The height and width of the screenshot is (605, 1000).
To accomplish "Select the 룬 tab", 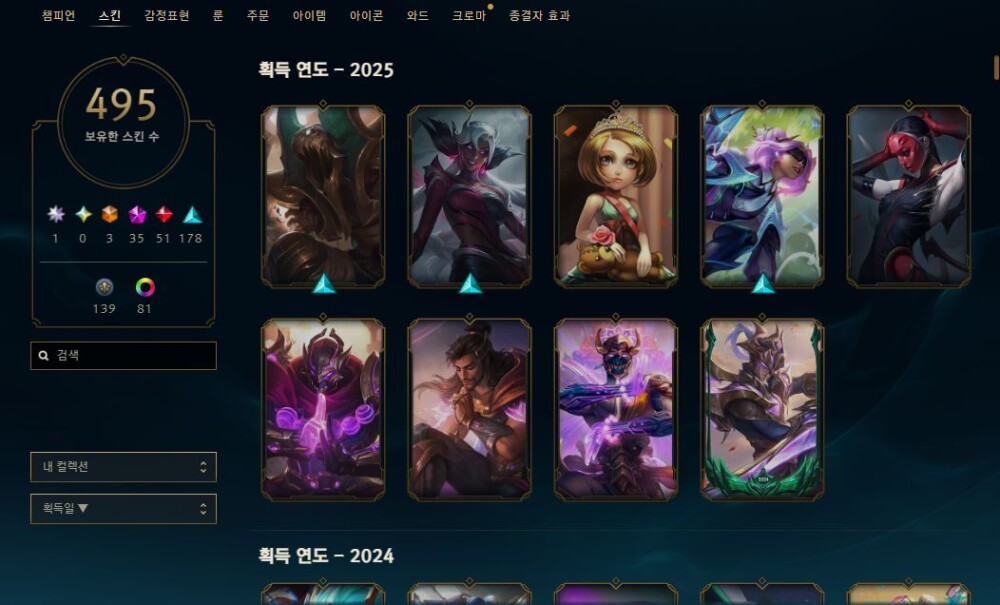I will coord(218,16).
